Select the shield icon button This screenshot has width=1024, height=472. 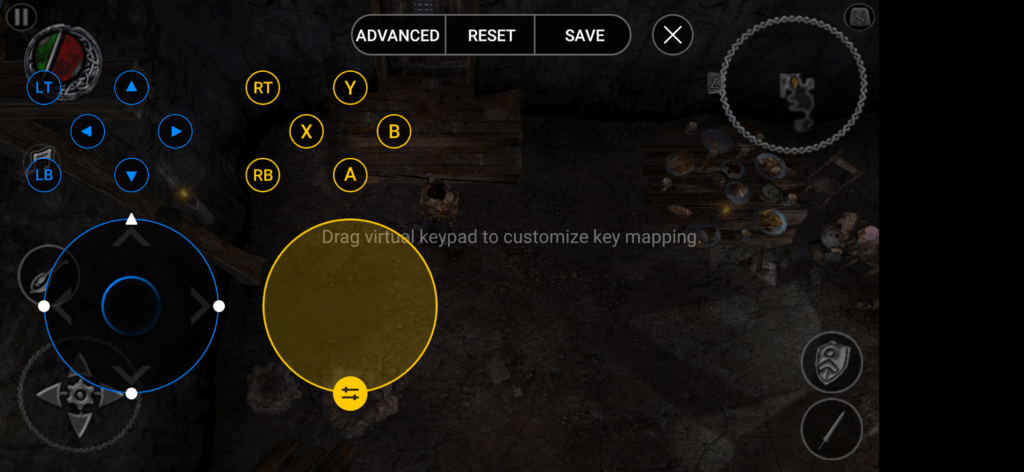point(831,362)
